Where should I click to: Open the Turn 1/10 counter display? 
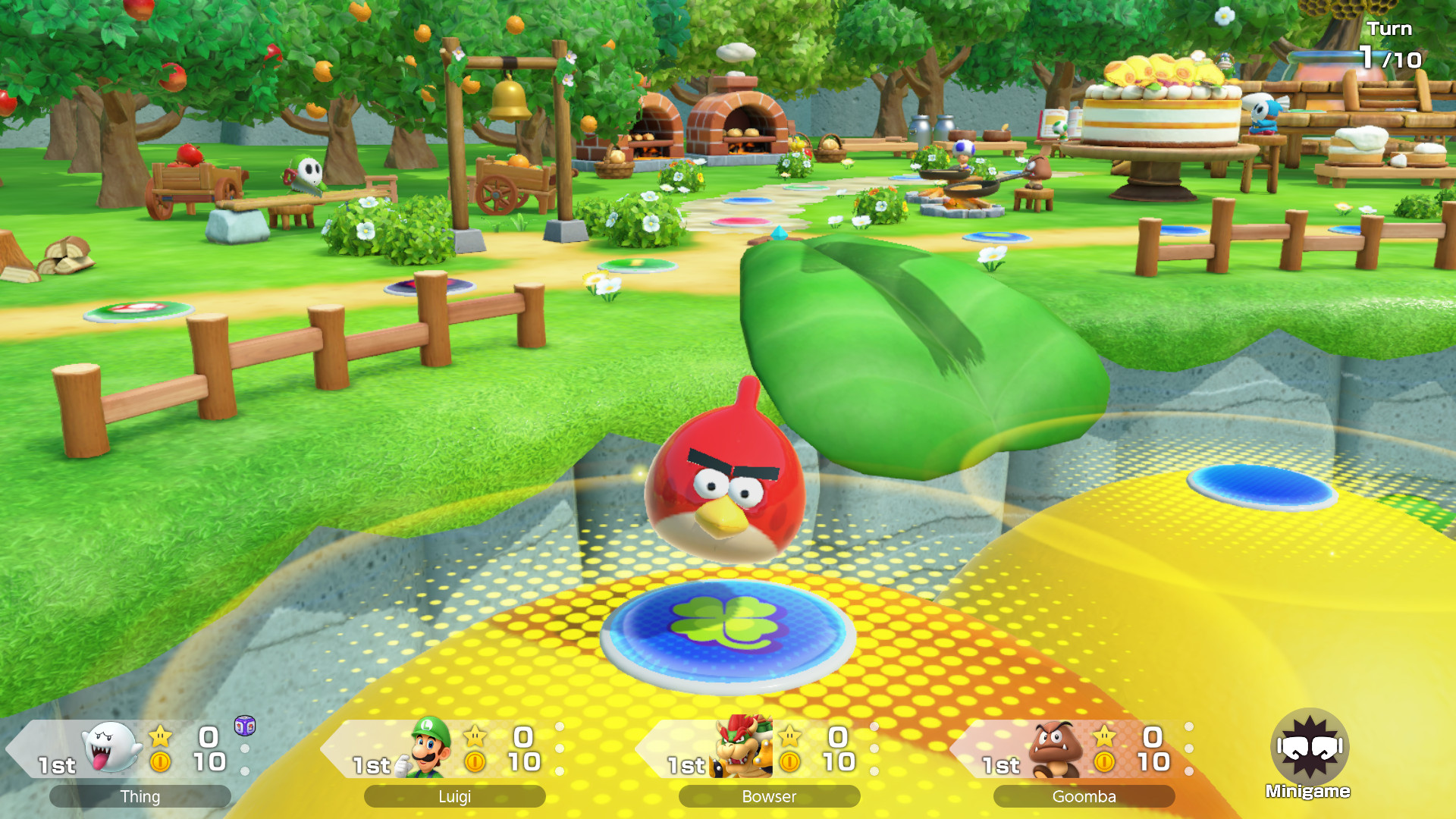(x=1393, y=44)
